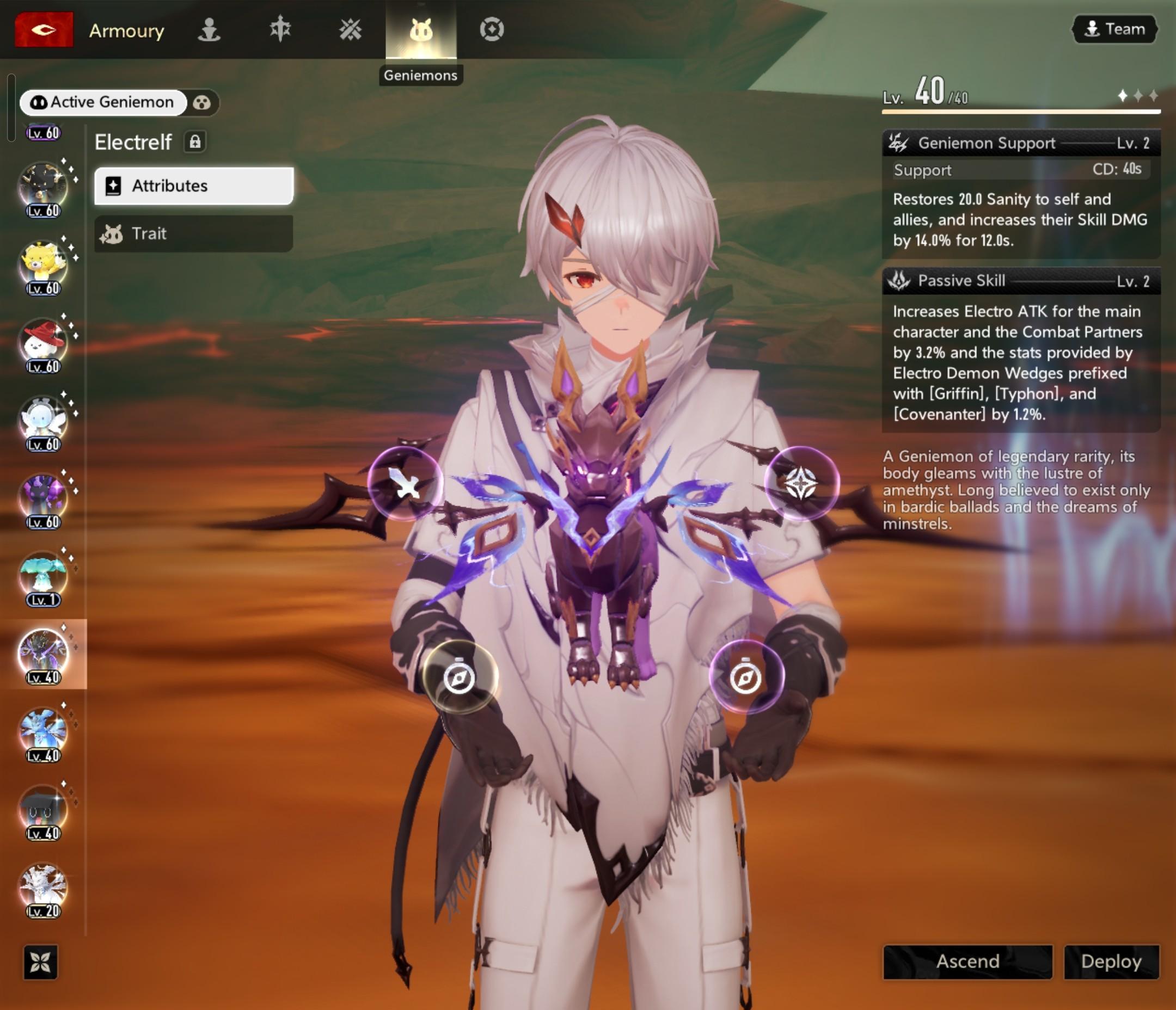Image resolution: width=1176 pixels, height=1010 pixels.
Task: Open the flower icon button below list
Action: 40,962
